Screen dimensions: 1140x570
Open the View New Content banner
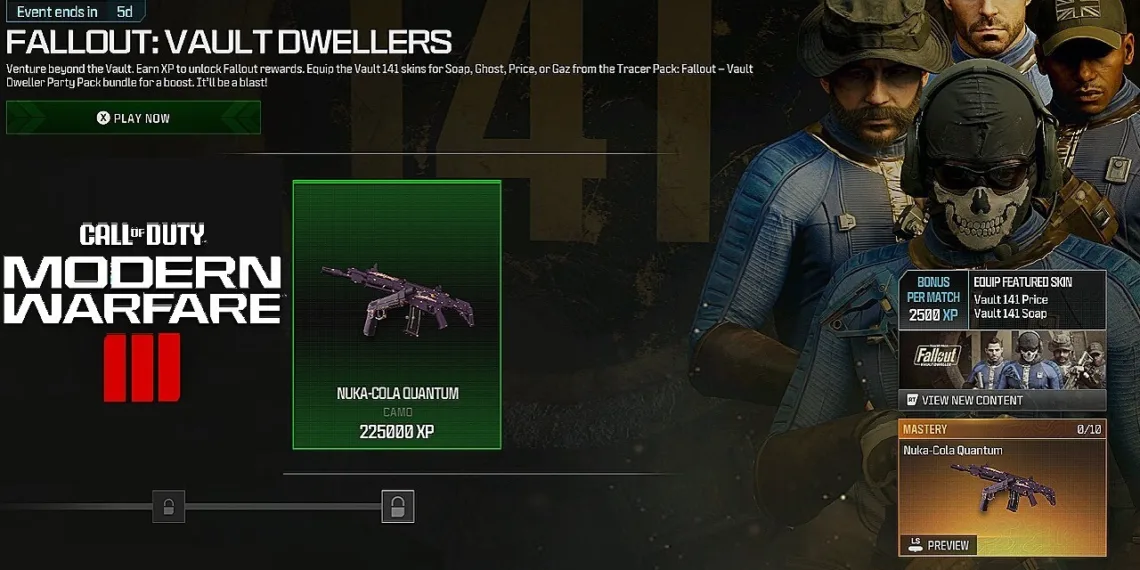(1002, 400)
